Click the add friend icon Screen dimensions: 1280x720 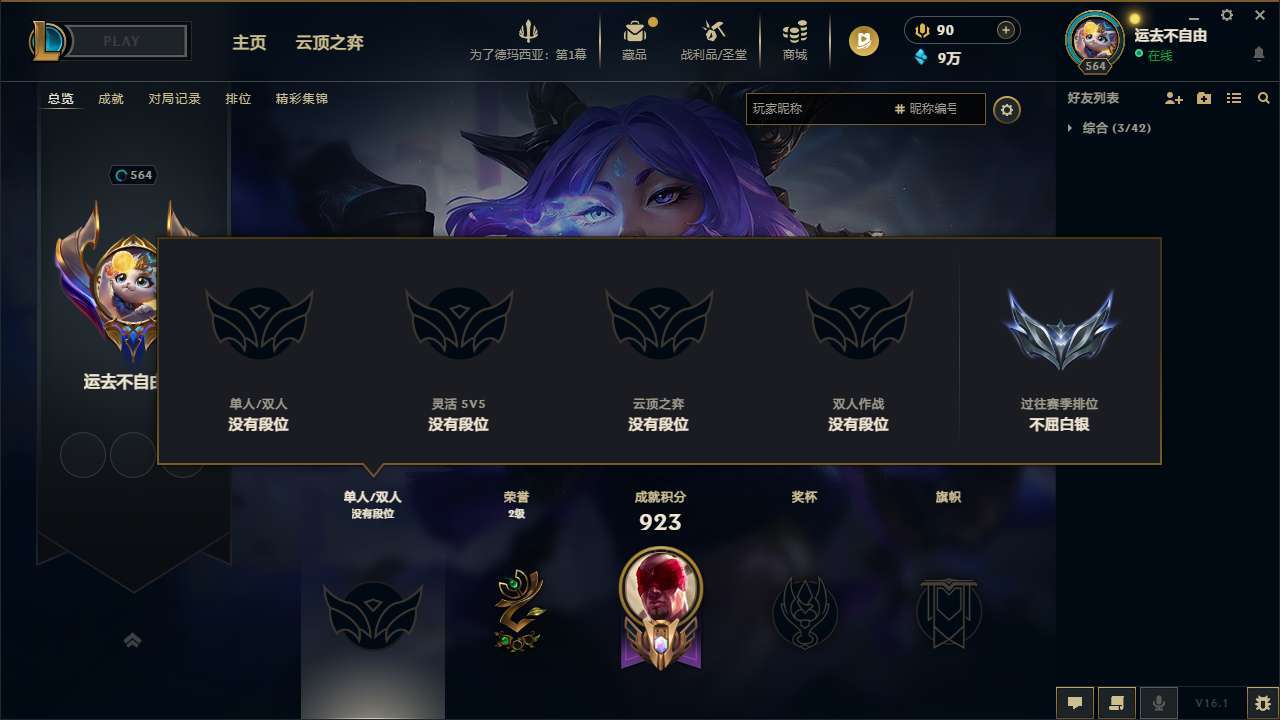(x=1172, y=98)
